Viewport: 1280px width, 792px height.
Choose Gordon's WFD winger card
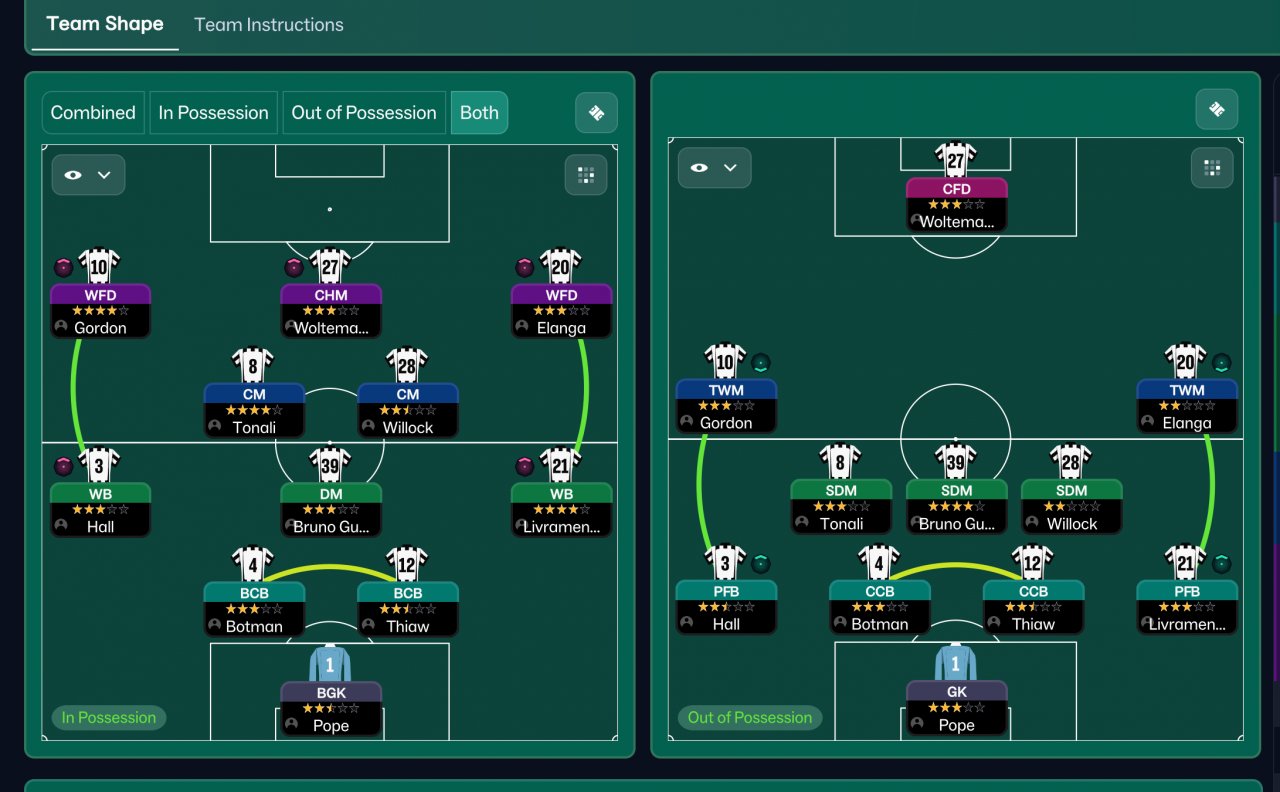tap(100, 311)
